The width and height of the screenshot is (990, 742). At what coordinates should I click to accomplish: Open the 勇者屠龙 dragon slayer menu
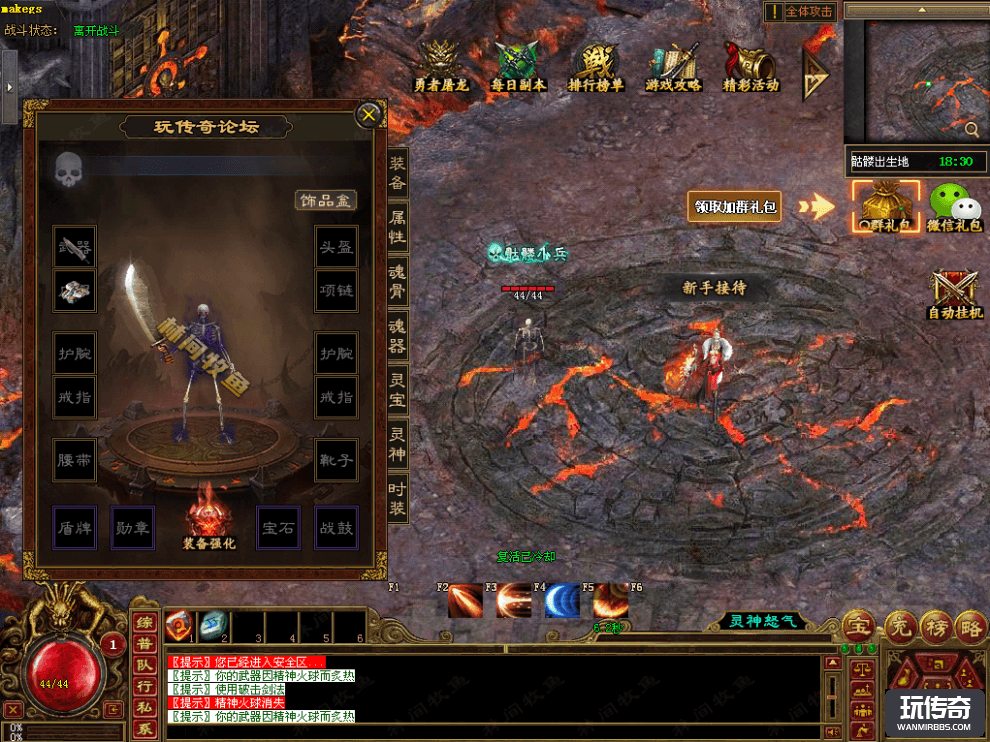pos(441,66)
